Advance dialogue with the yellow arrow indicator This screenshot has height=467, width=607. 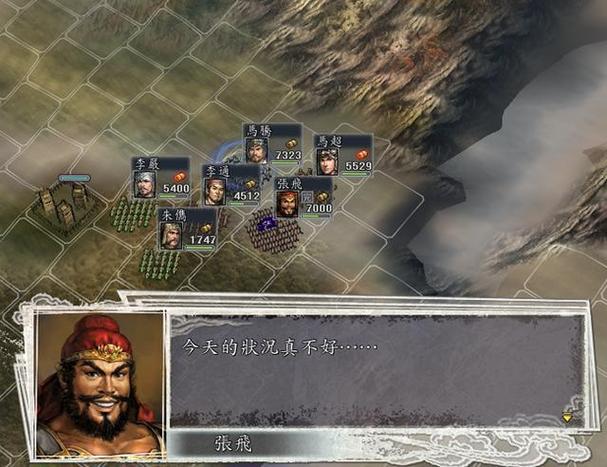567,416
